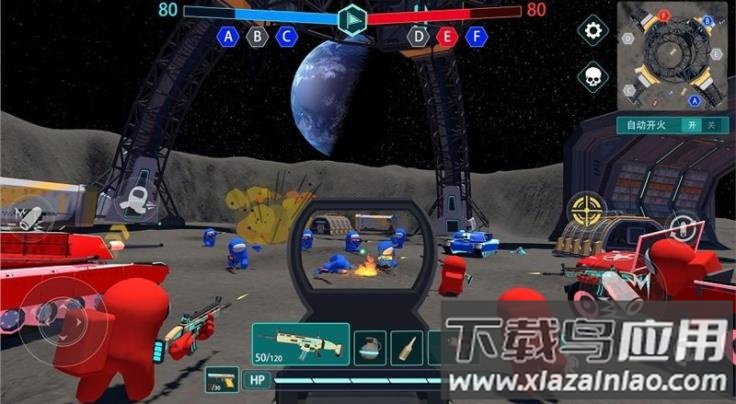Screen dimensions: 736x404
Task: Tap the yellow crosshair aim button
Action: (587, 209)
